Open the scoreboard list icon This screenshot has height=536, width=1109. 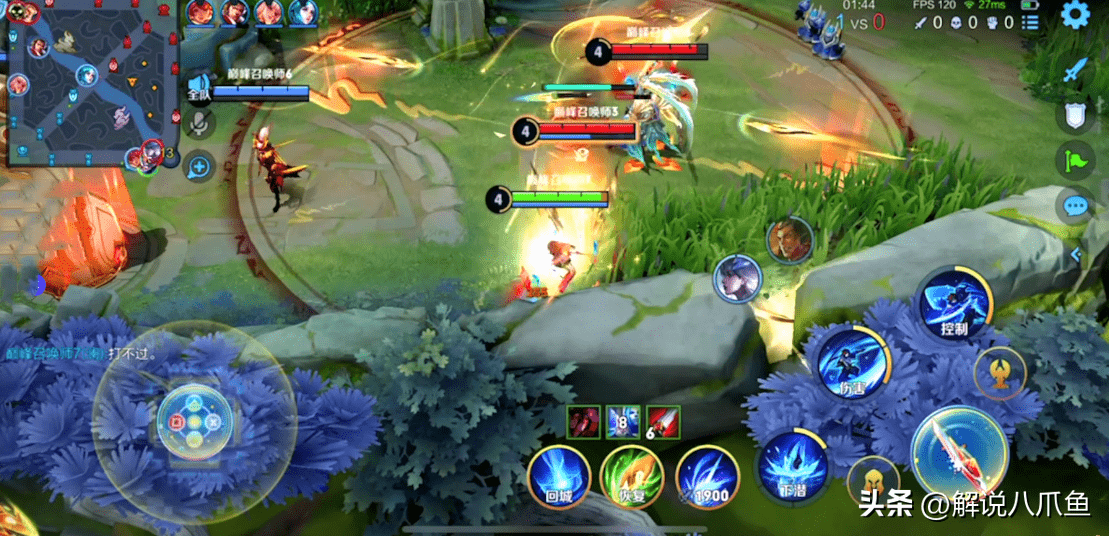(1030, 22)
